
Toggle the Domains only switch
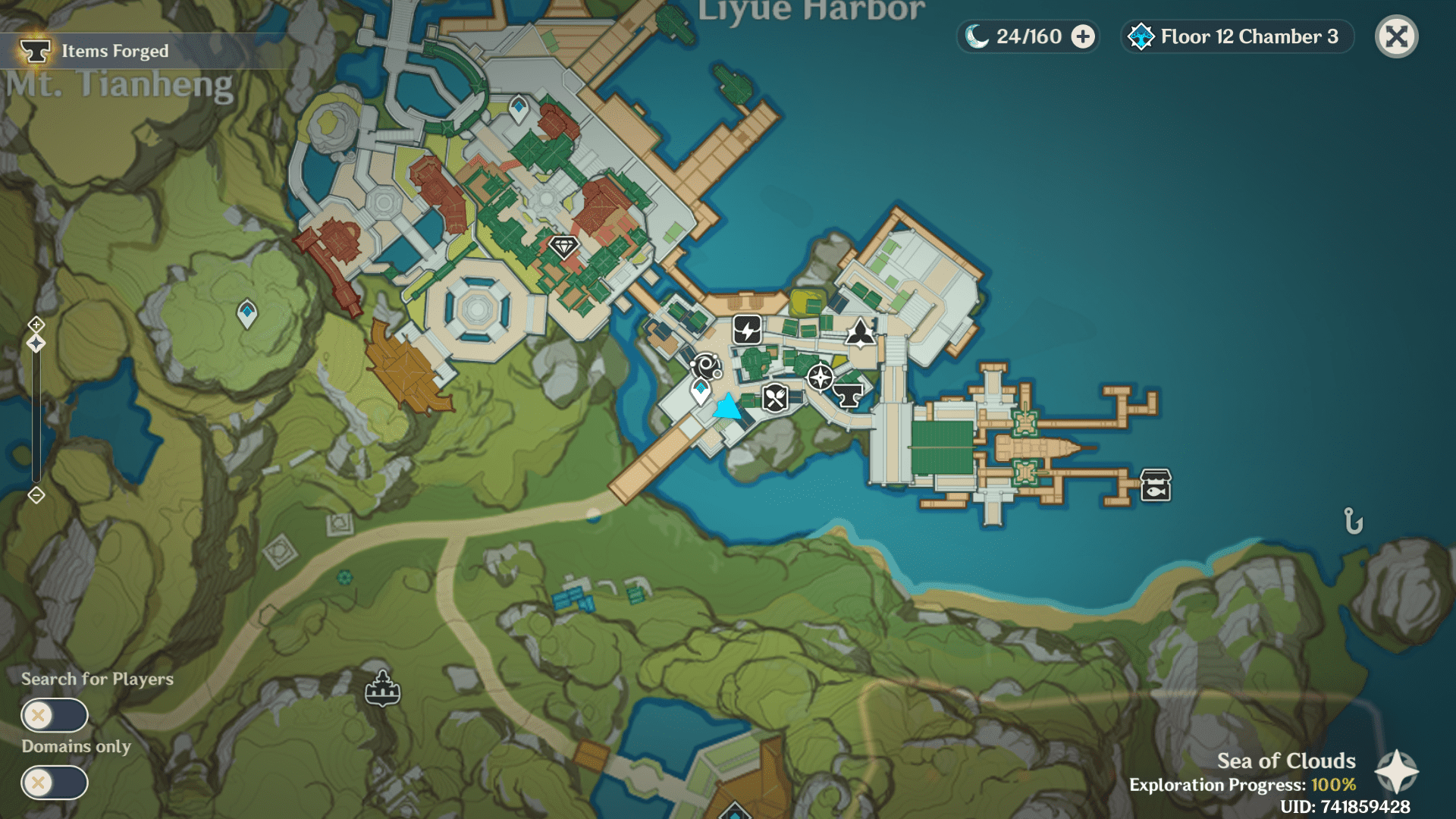pyautogui.click(x=55, y=782)
